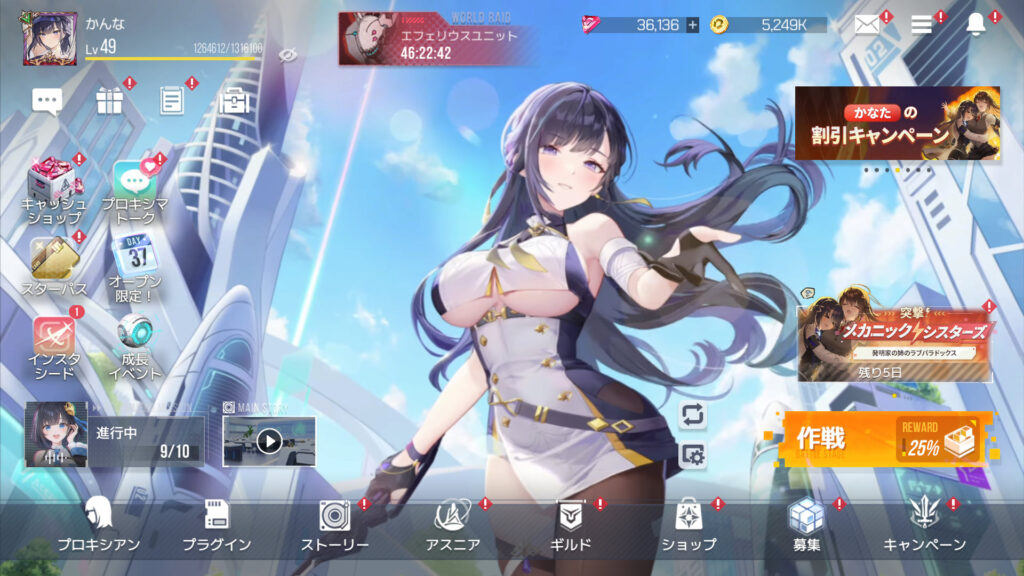Viewport: 1024px width, 576px height.
Task: Go to the ストーリー menu
Action: pyautogui.click(x=335, y=524)
